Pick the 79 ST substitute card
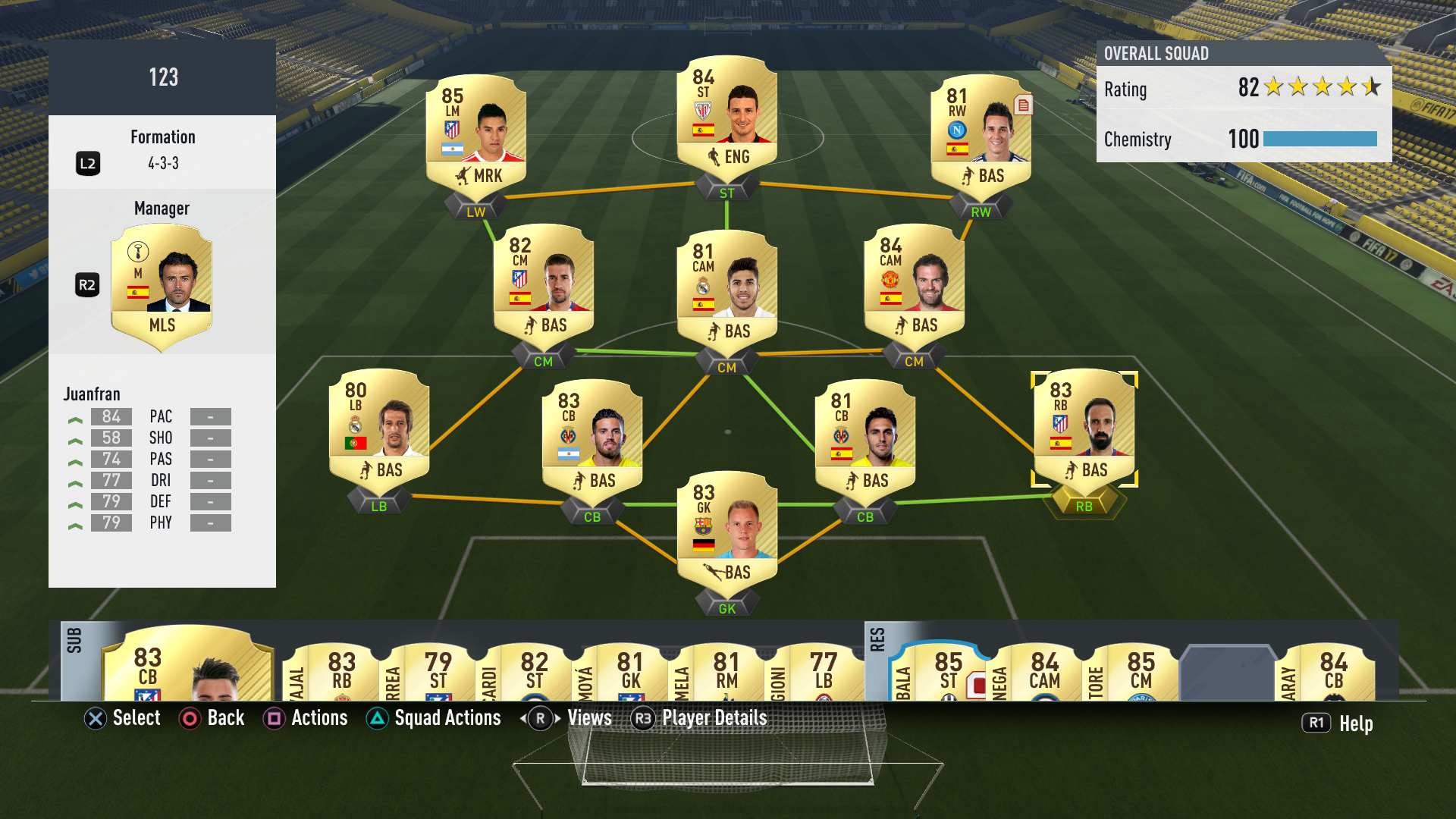This screenshot has width=1456, height=819. point(436,672)
